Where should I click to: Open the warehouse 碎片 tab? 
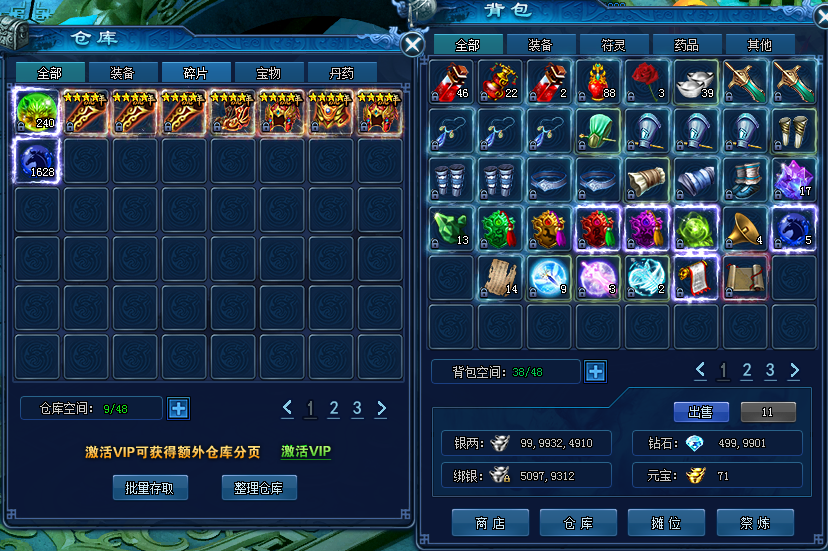(195, 73)
